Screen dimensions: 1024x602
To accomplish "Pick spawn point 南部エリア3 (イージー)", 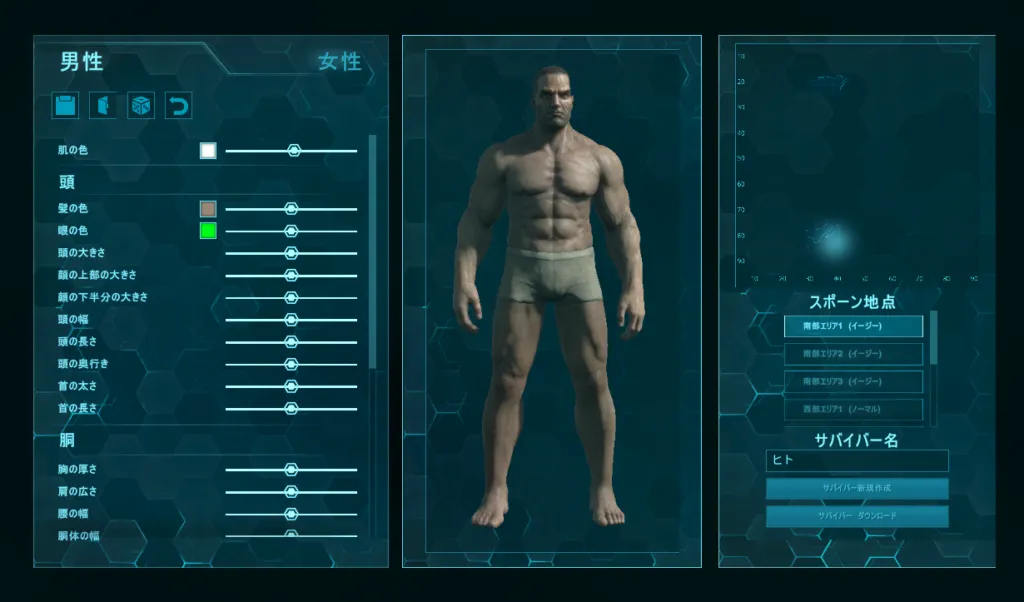I will click(853, 382).
